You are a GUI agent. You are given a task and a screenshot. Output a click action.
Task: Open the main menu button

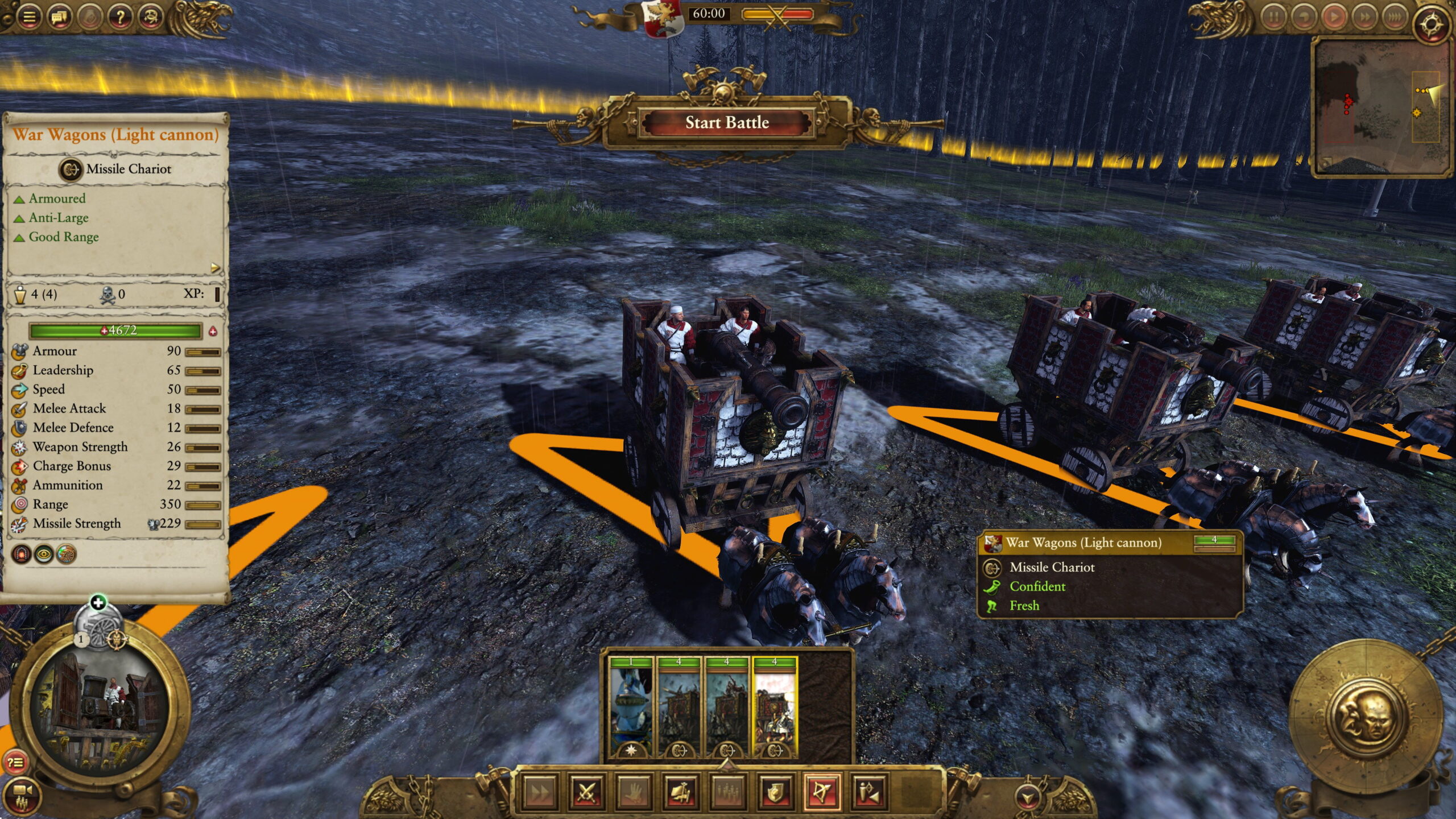tap(29, 16)
